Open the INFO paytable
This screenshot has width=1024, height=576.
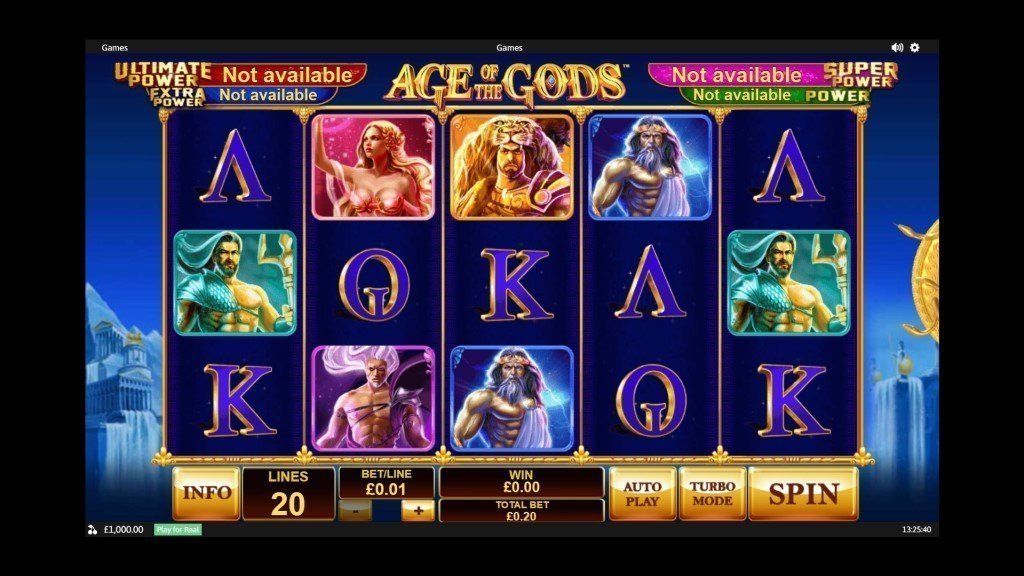pos(206,493)
